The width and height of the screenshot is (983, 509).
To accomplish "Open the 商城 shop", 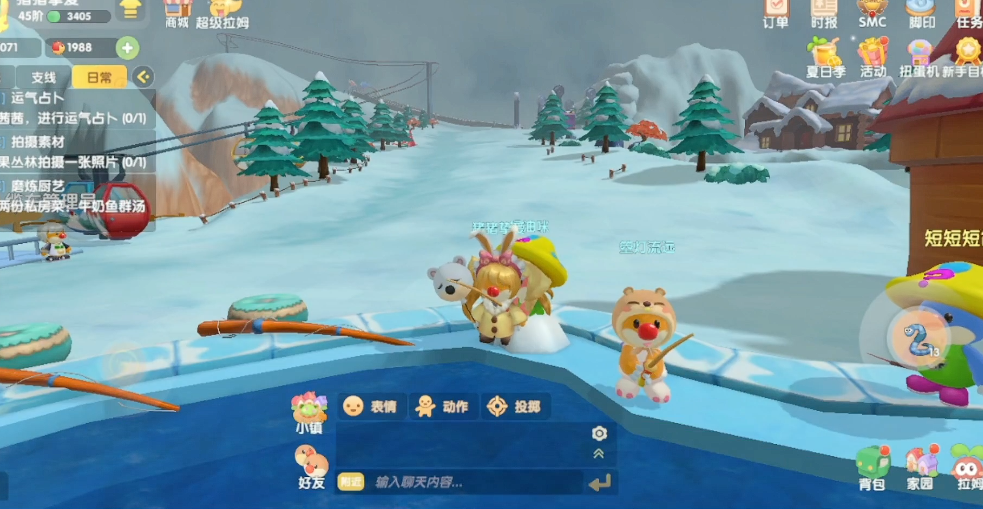I will [177, 12].
